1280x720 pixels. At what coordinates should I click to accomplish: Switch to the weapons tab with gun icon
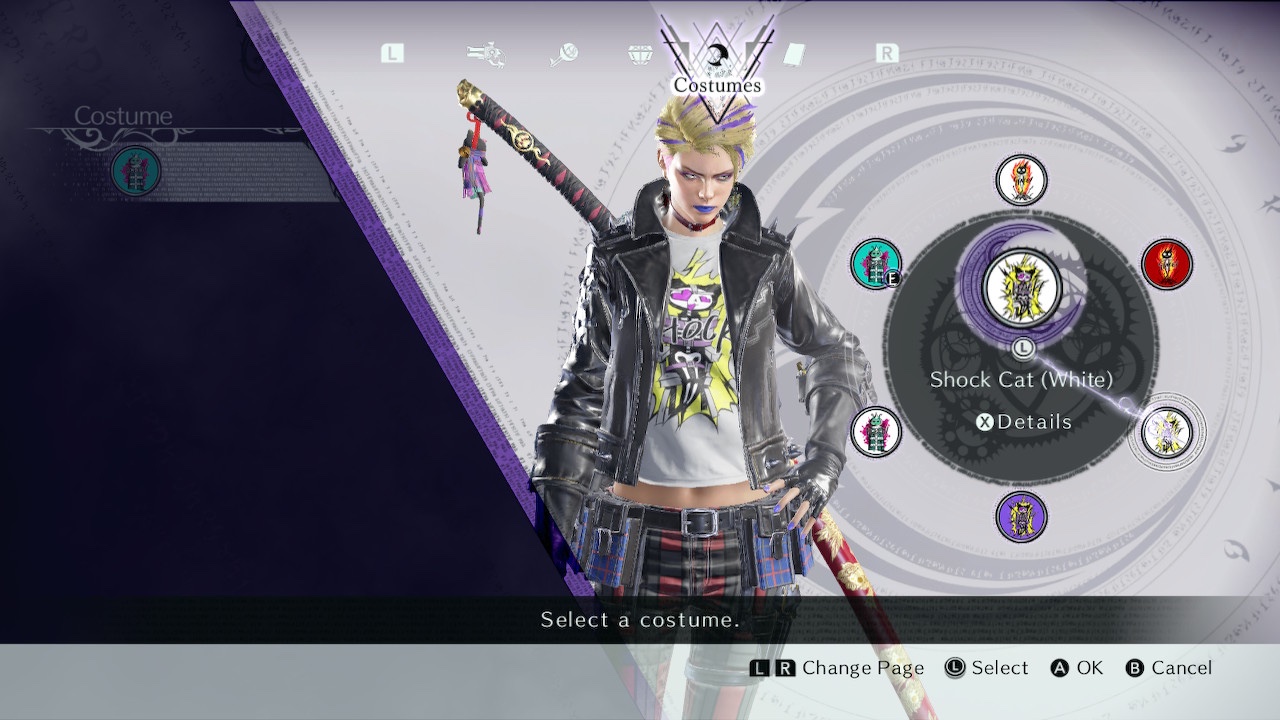(x=484, y=54)
